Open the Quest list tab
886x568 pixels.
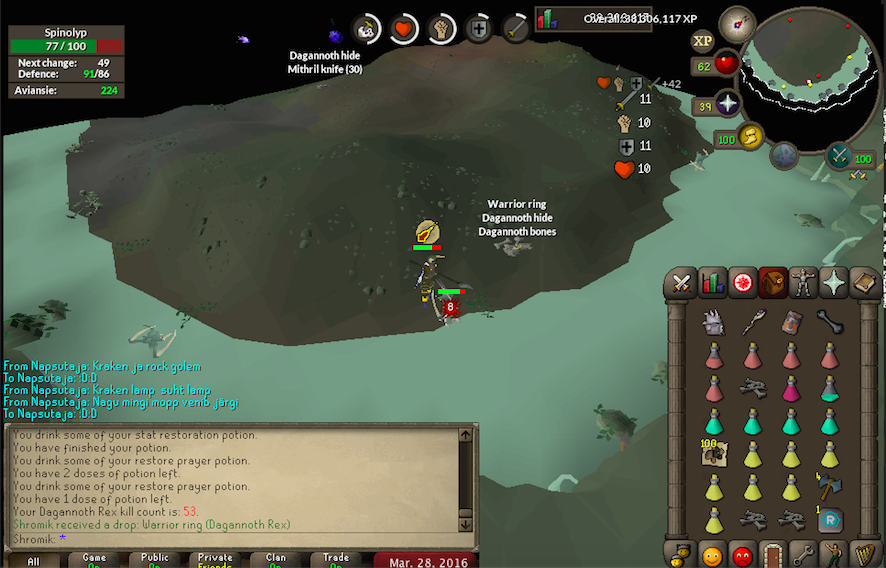743,284
